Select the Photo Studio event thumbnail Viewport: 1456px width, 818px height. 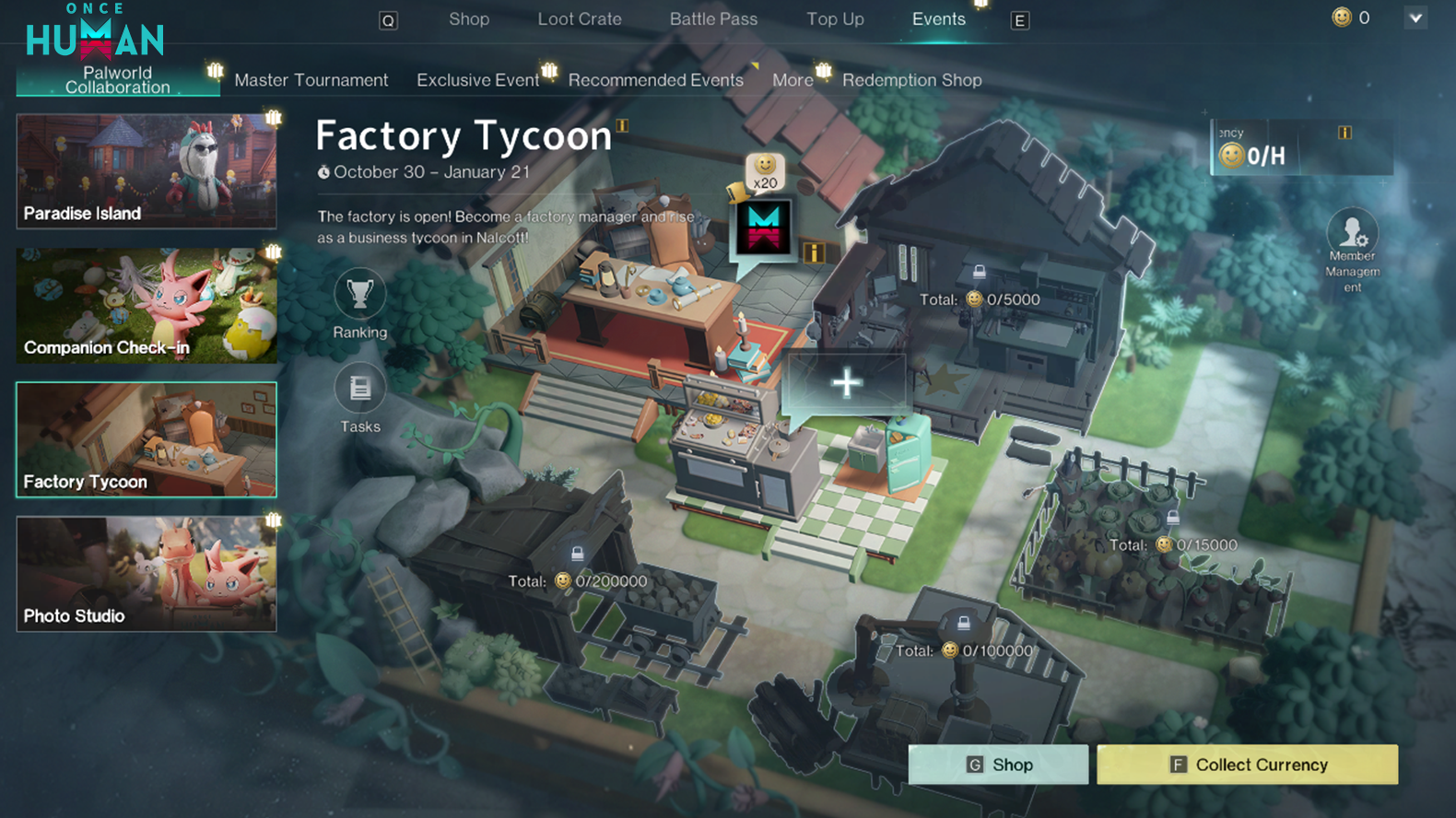[146, 573]
